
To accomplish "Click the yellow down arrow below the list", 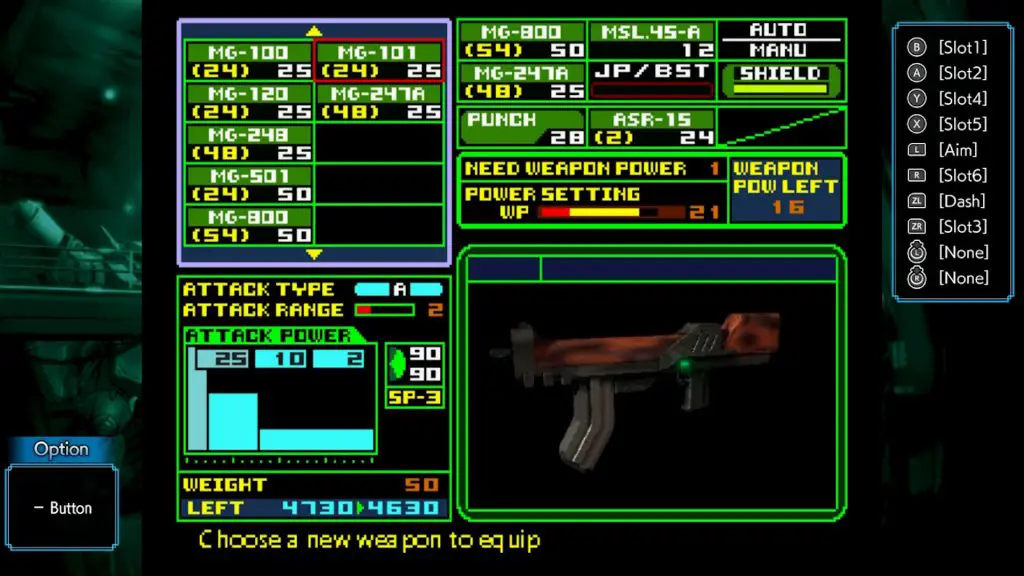I will (314, 254).
